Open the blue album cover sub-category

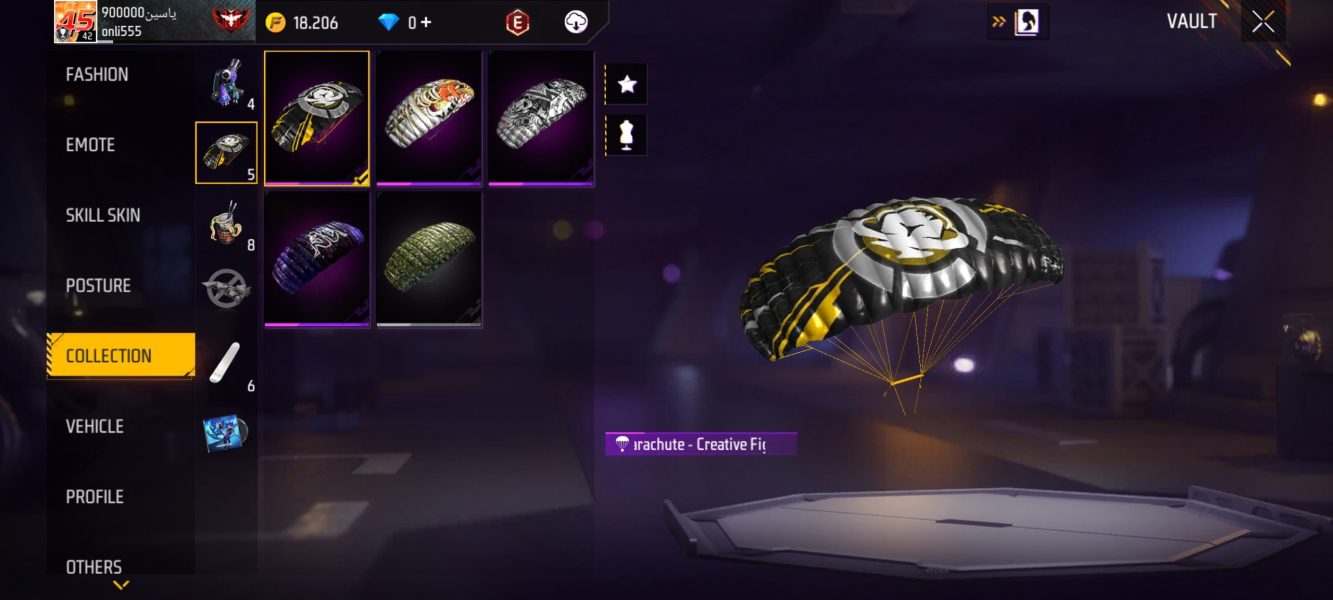tap(225, 433)
